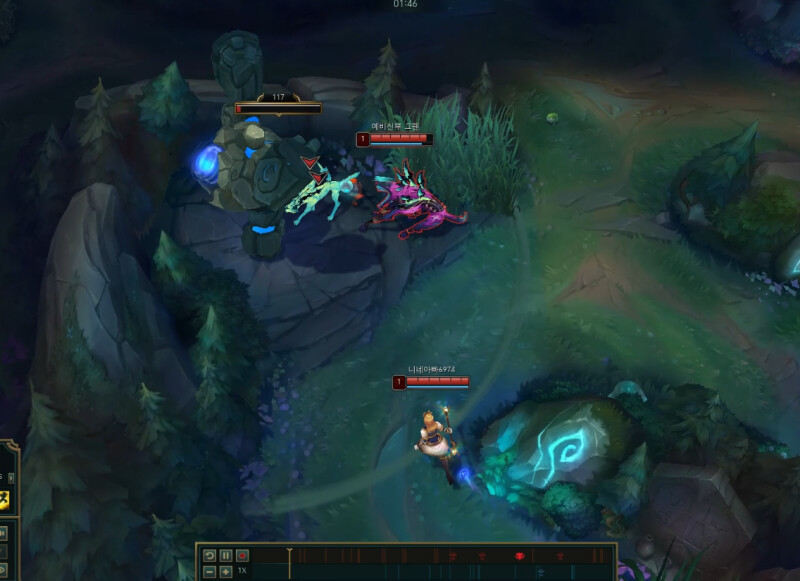
Task: Pause the replay playback
Action: [x=226, y=555]
